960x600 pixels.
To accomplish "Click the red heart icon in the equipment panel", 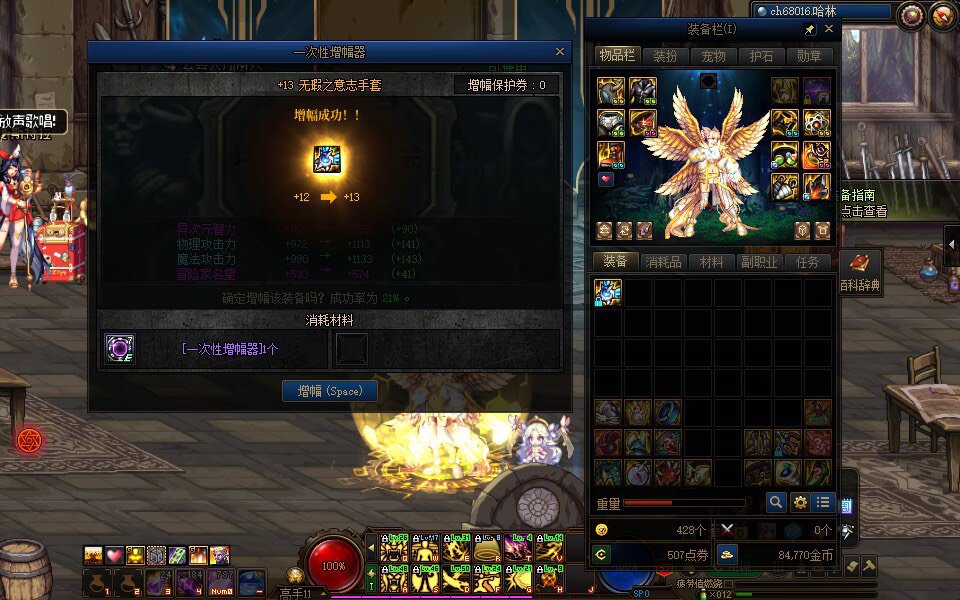I will [x=606, y=180].
